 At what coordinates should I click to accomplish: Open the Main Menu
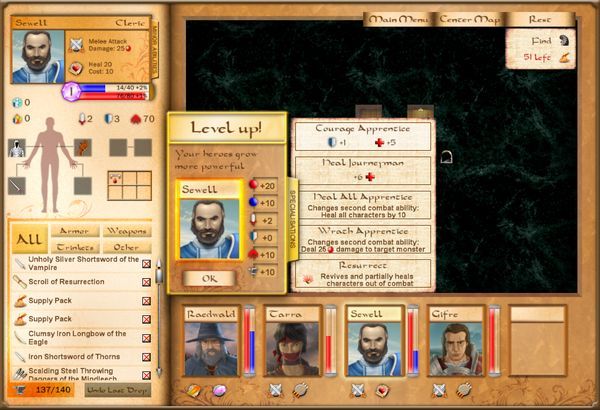pos(398,19)
